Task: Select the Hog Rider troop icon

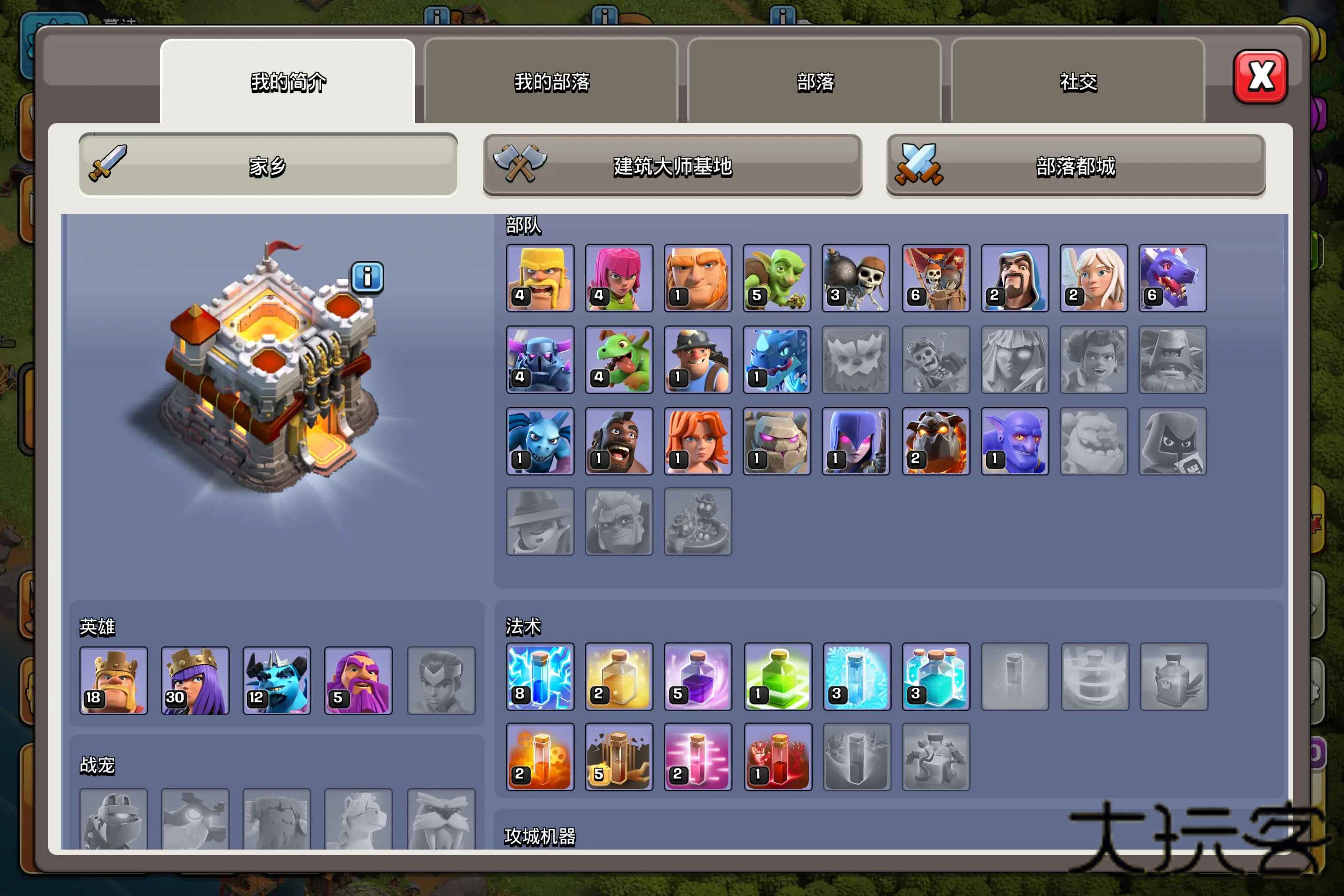Action: tap(619, 441)
